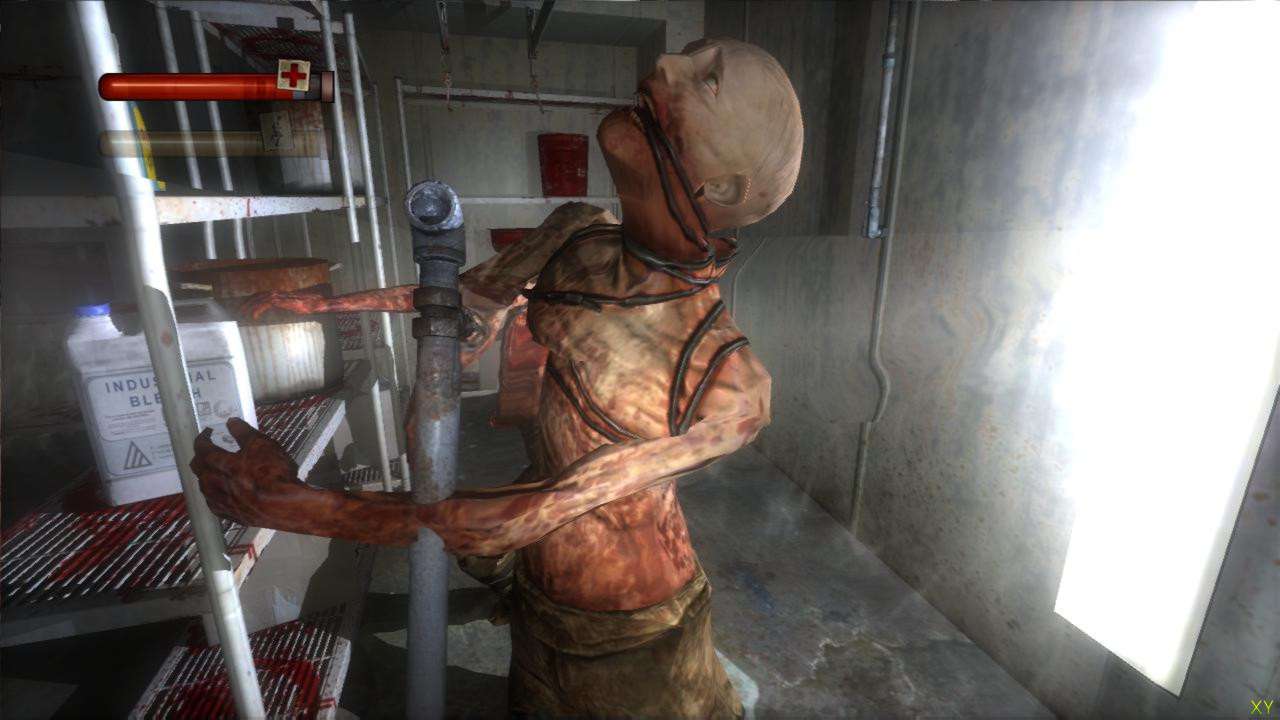Select the yellow X button prompt

(1256, 707)
